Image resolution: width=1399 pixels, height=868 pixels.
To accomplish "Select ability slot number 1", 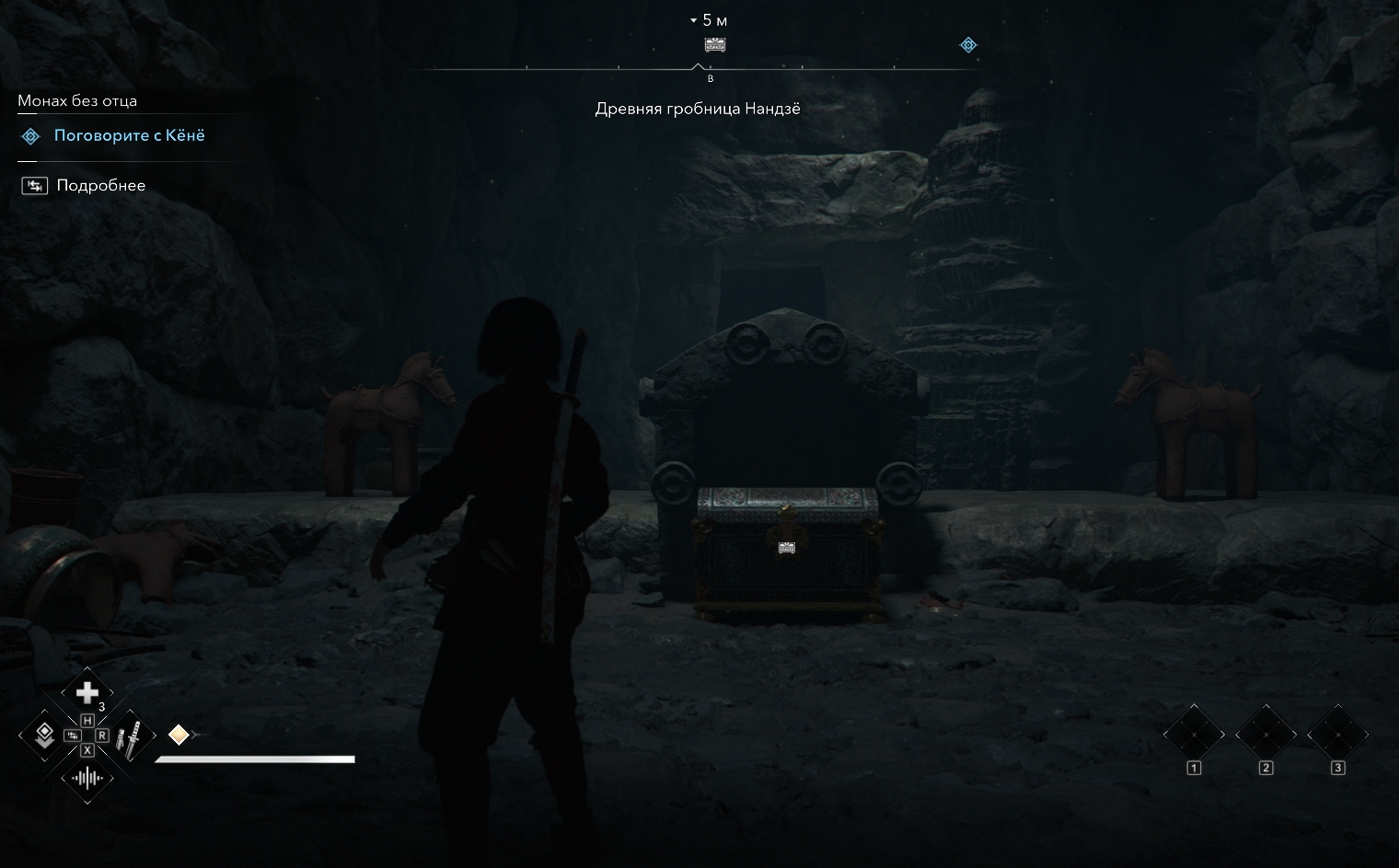I will 1194,735.
